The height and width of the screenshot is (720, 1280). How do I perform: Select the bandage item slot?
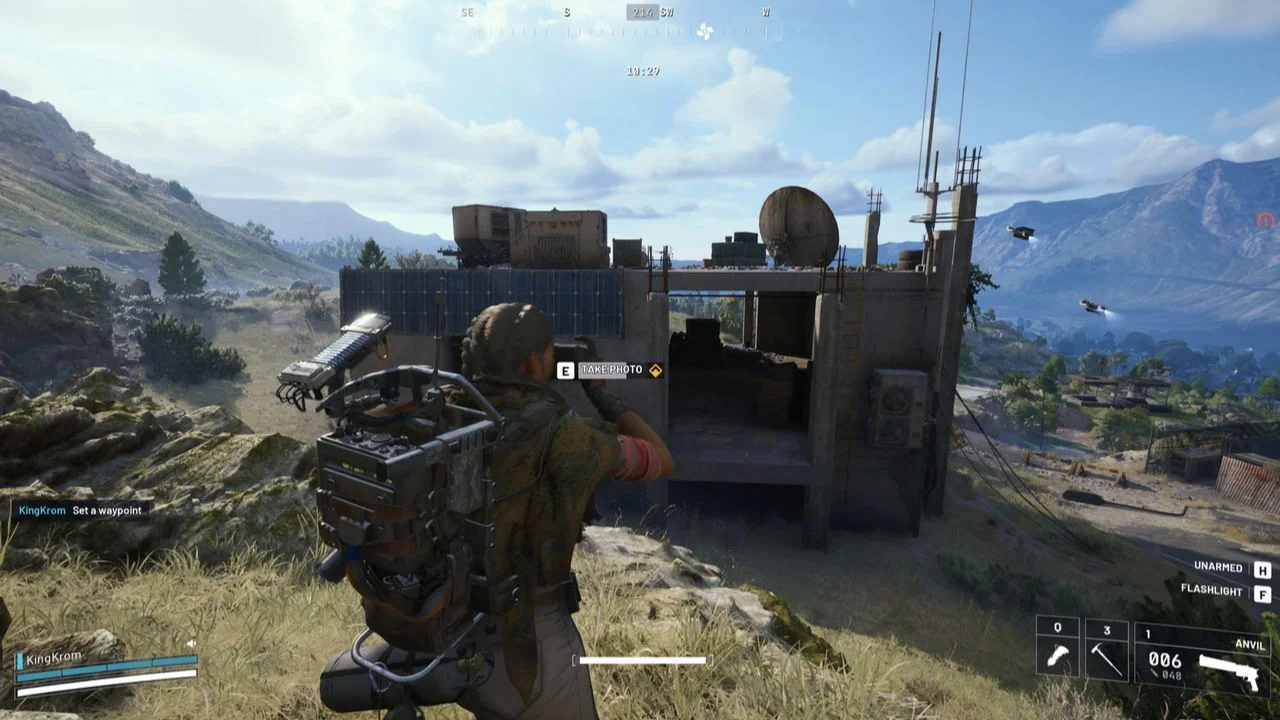(x=1058, y=651)
